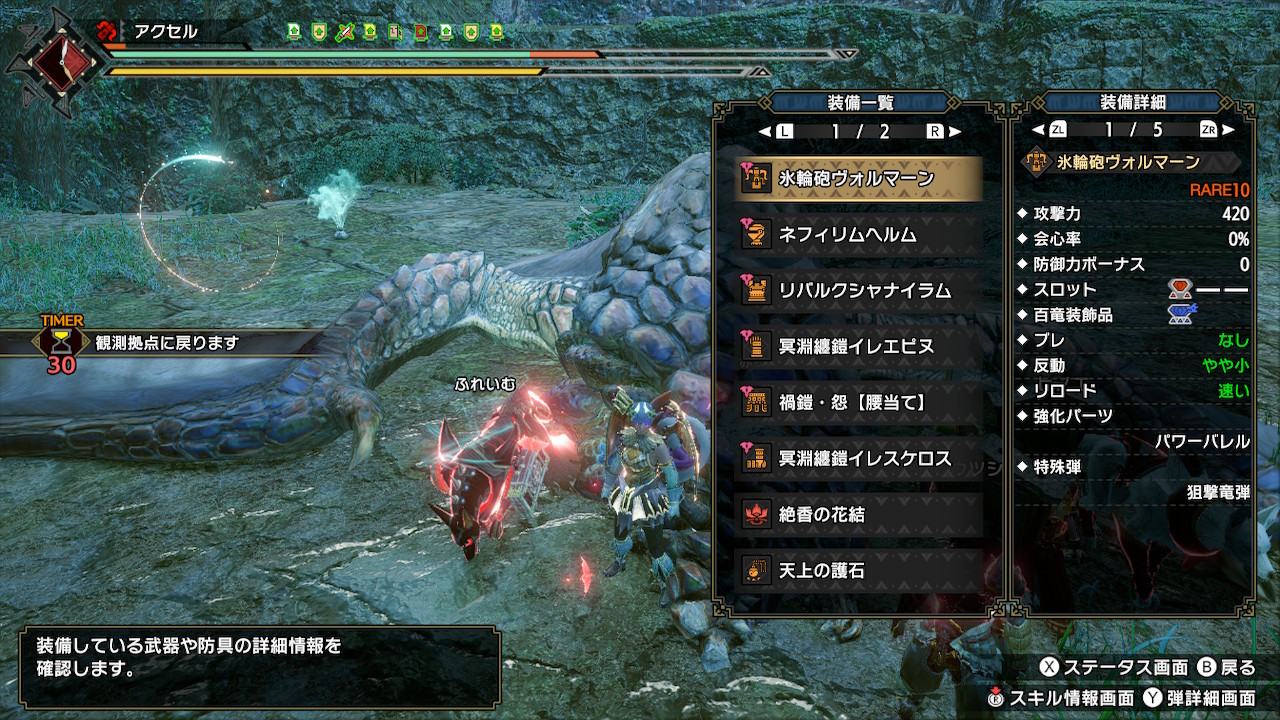Select the 冥淵纏鎧イレエピヌ arm armor icon
Viewport: 1280px width, 720px height.
pos(757,343)
